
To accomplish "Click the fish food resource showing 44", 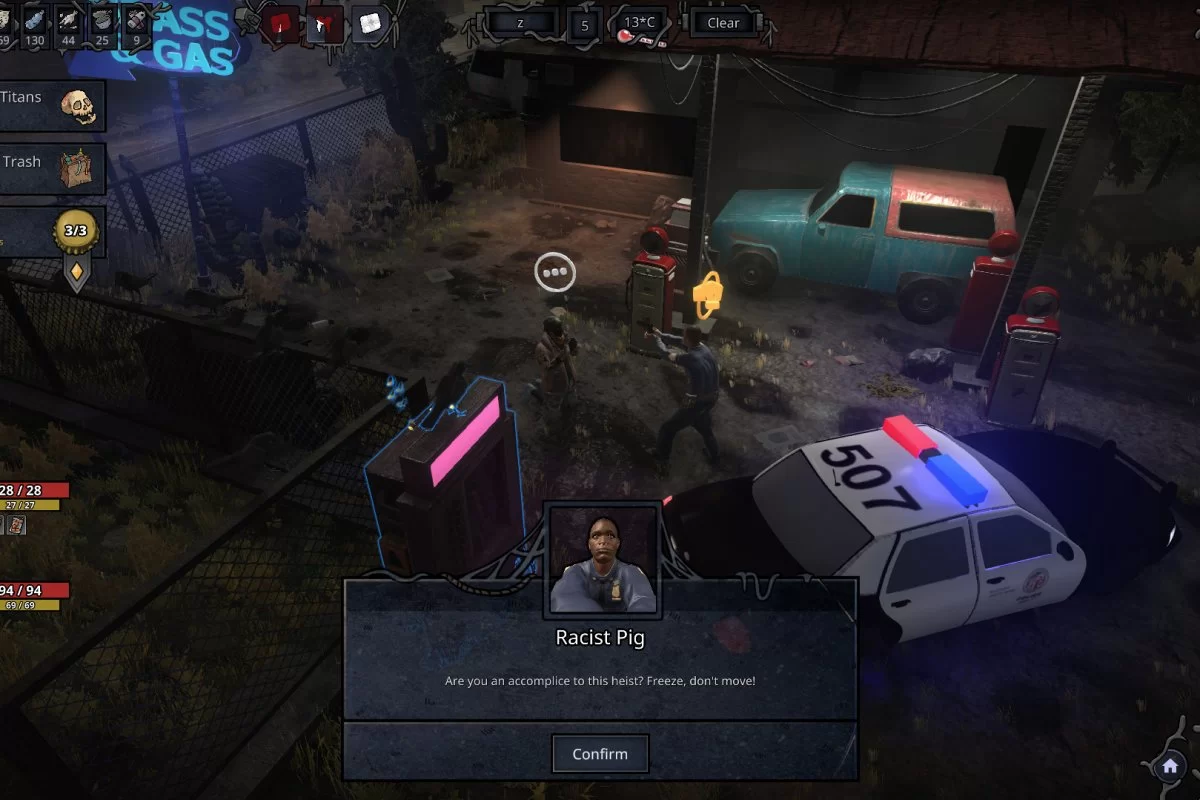I will pyautogui.click(x=70, y=24).
